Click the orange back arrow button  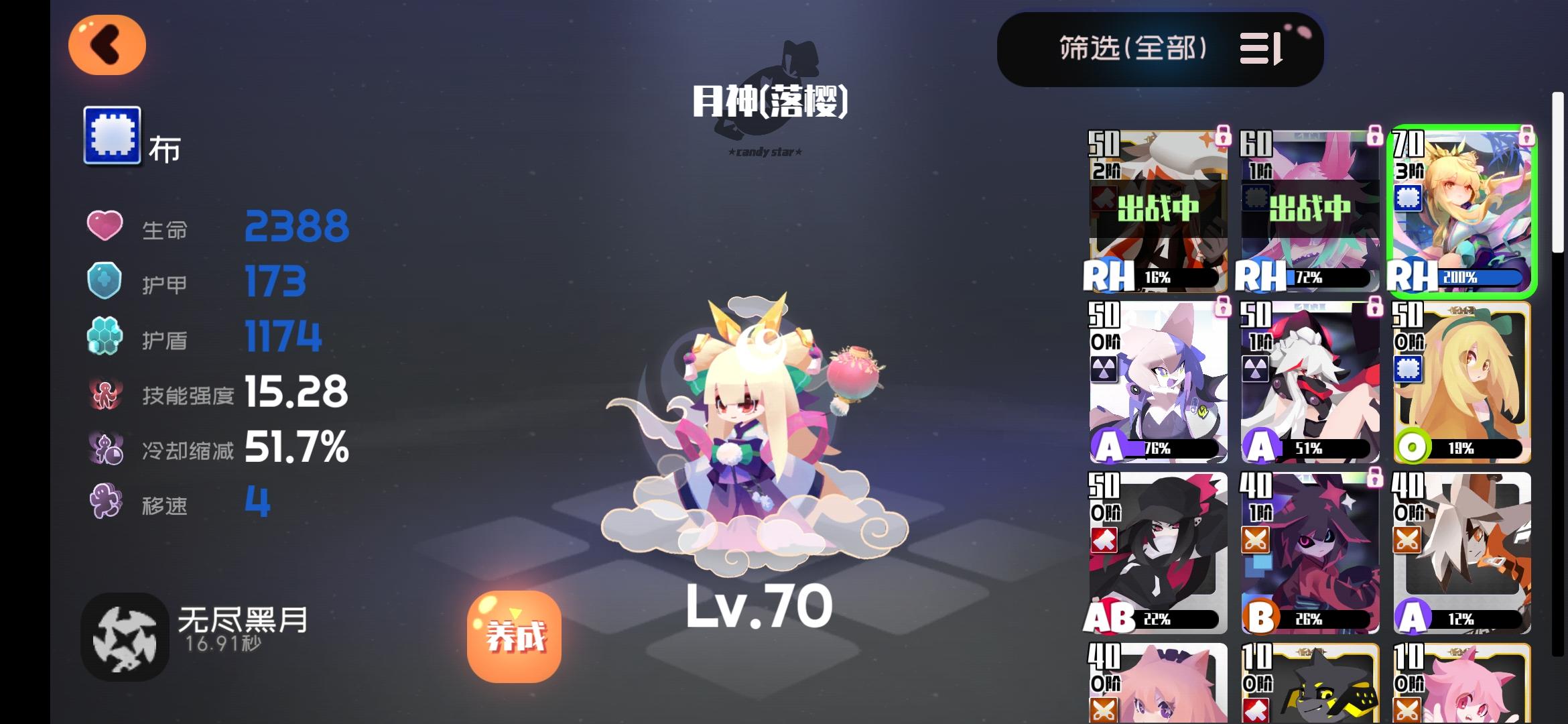click(107, 44)
